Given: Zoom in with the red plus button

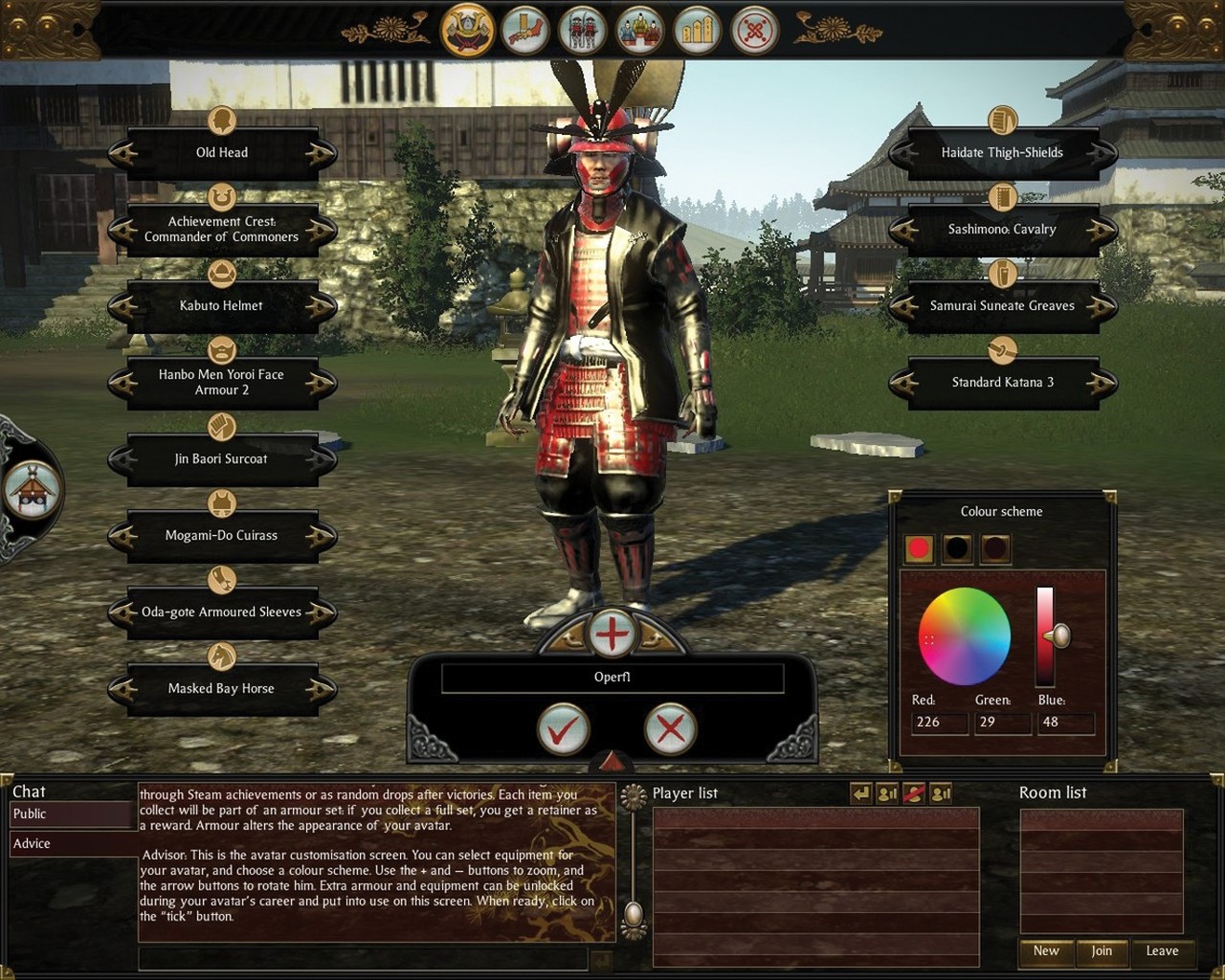Looking at the screenshot, I should pyautogui.click(x=612, y=634).
